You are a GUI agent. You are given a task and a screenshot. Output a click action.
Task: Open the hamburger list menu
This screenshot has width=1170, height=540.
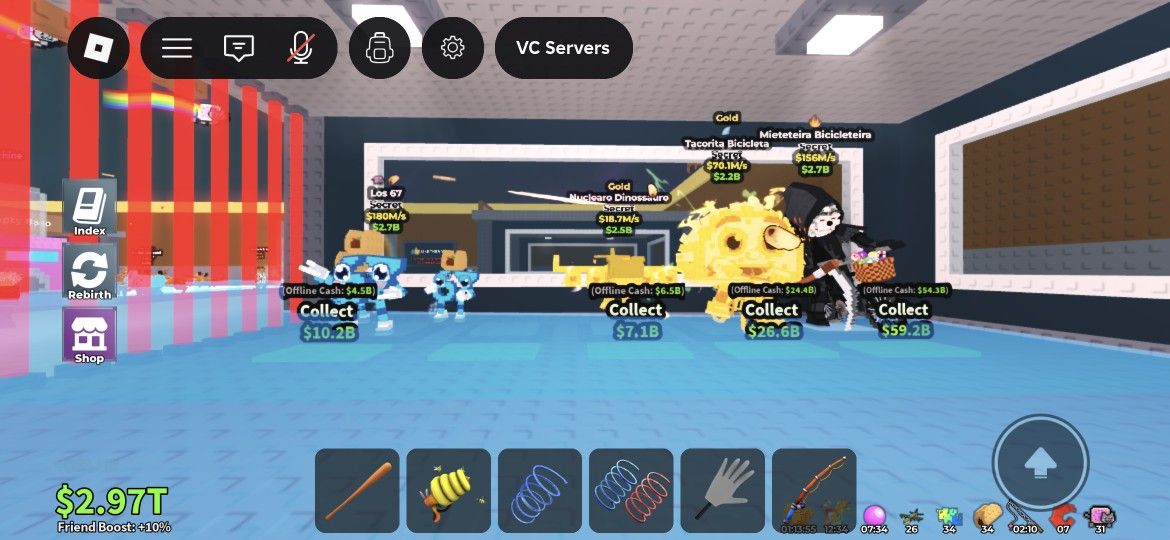[177, 48]
